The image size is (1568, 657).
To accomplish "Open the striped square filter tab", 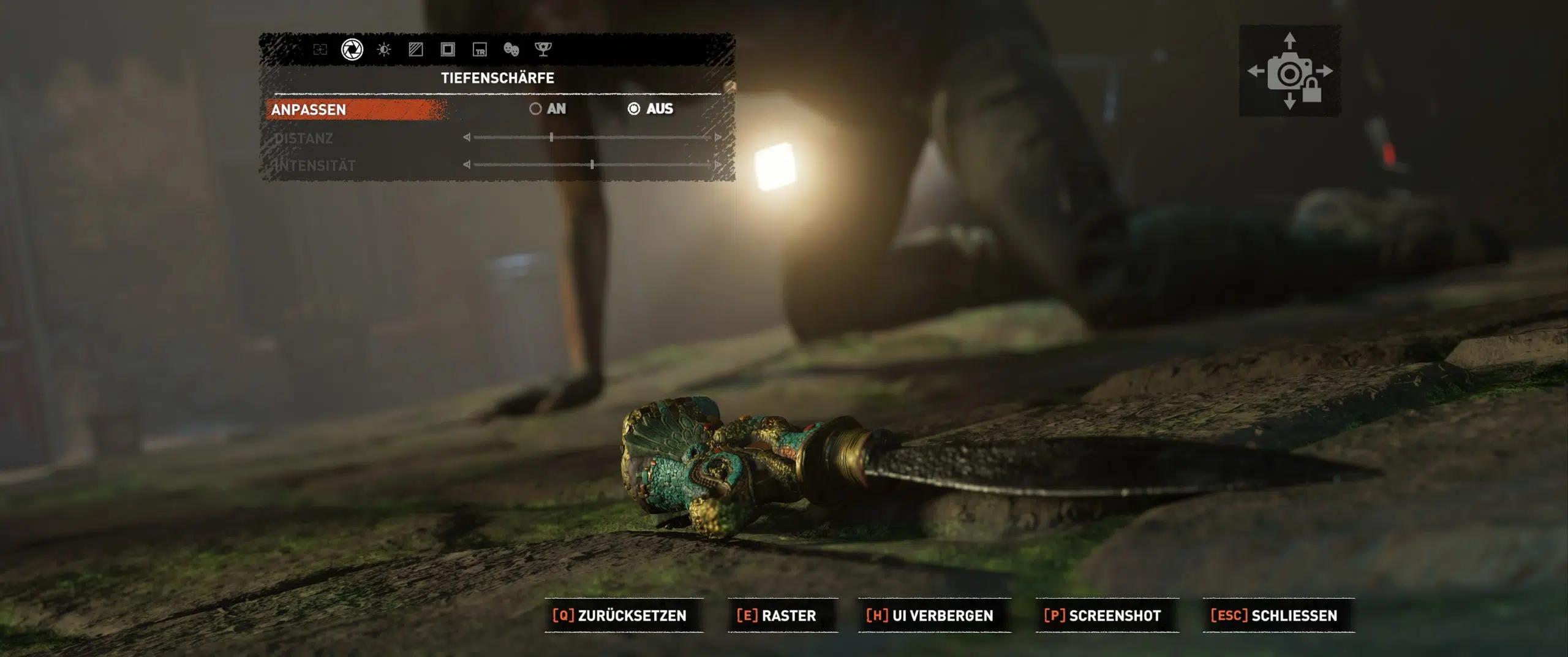I will [x=416, y=50].
